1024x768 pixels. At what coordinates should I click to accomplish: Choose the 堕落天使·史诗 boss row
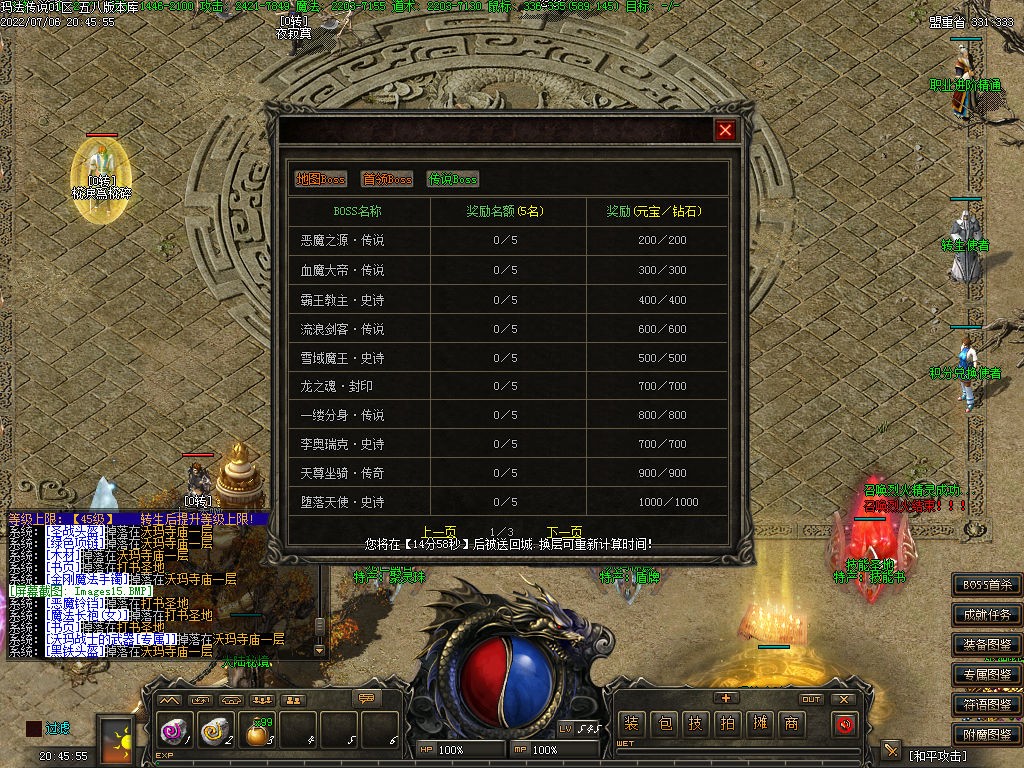click(342, 502)
